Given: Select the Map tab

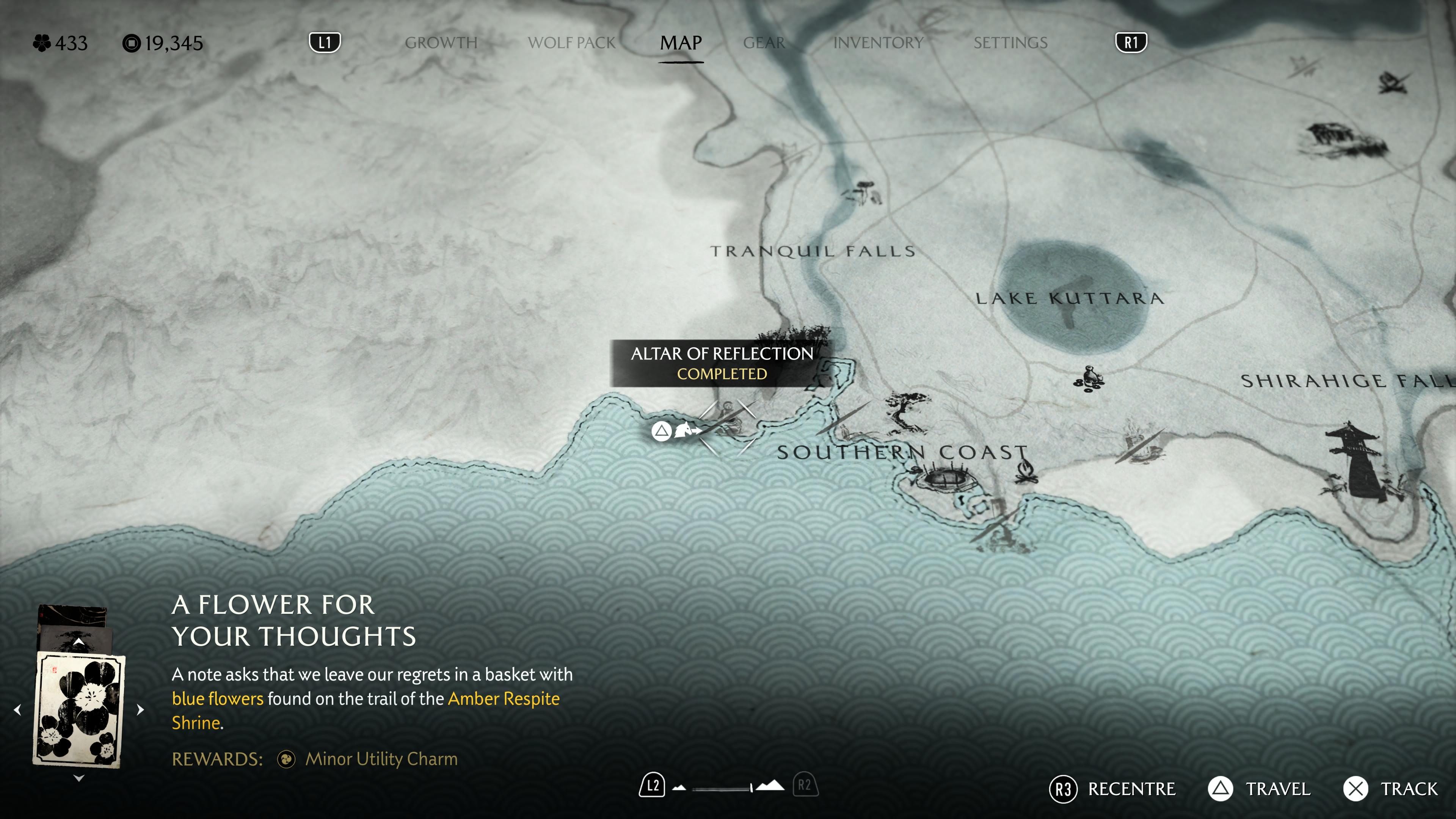Looking at the screenshot, I should [681, 43].
